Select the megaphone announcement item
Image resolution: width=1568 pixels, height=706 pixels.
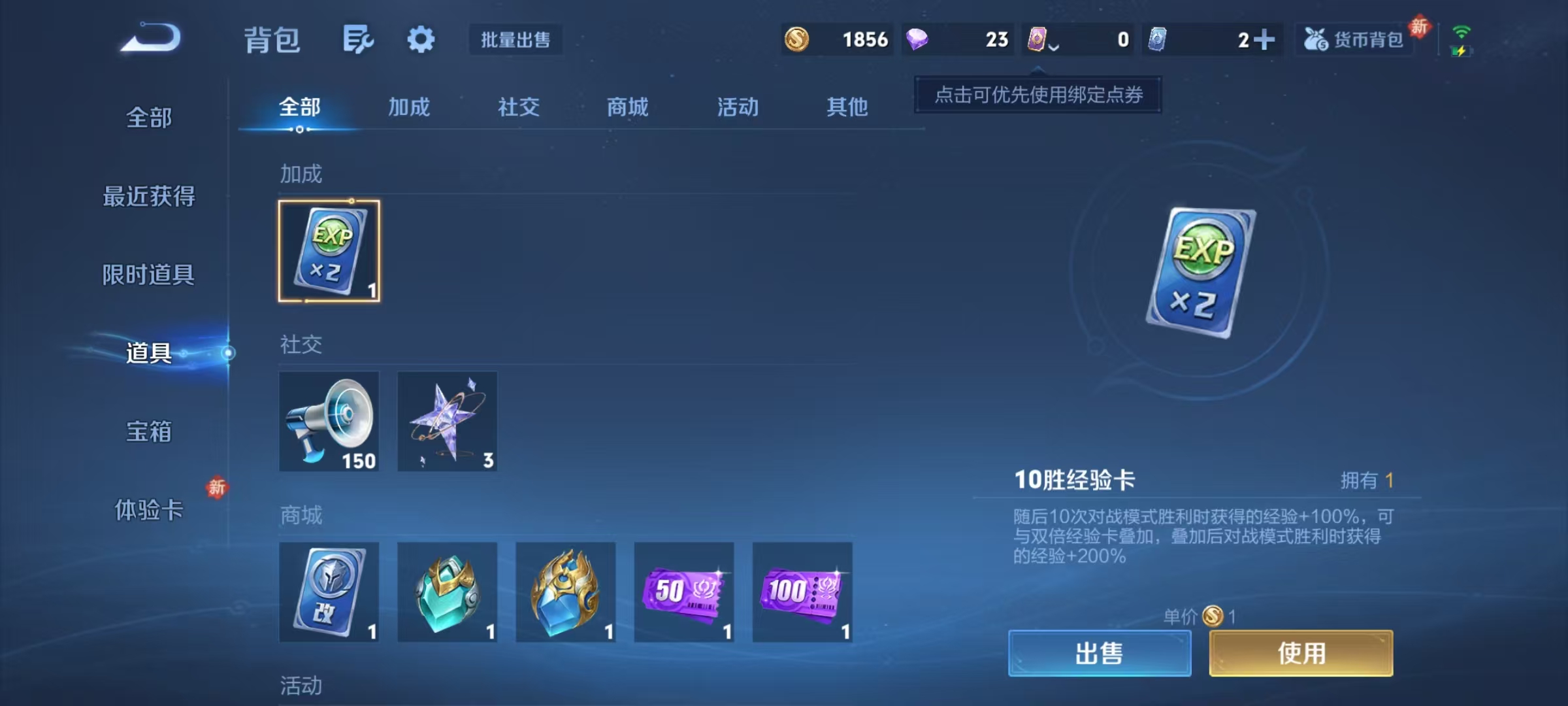tap(329, 422)
